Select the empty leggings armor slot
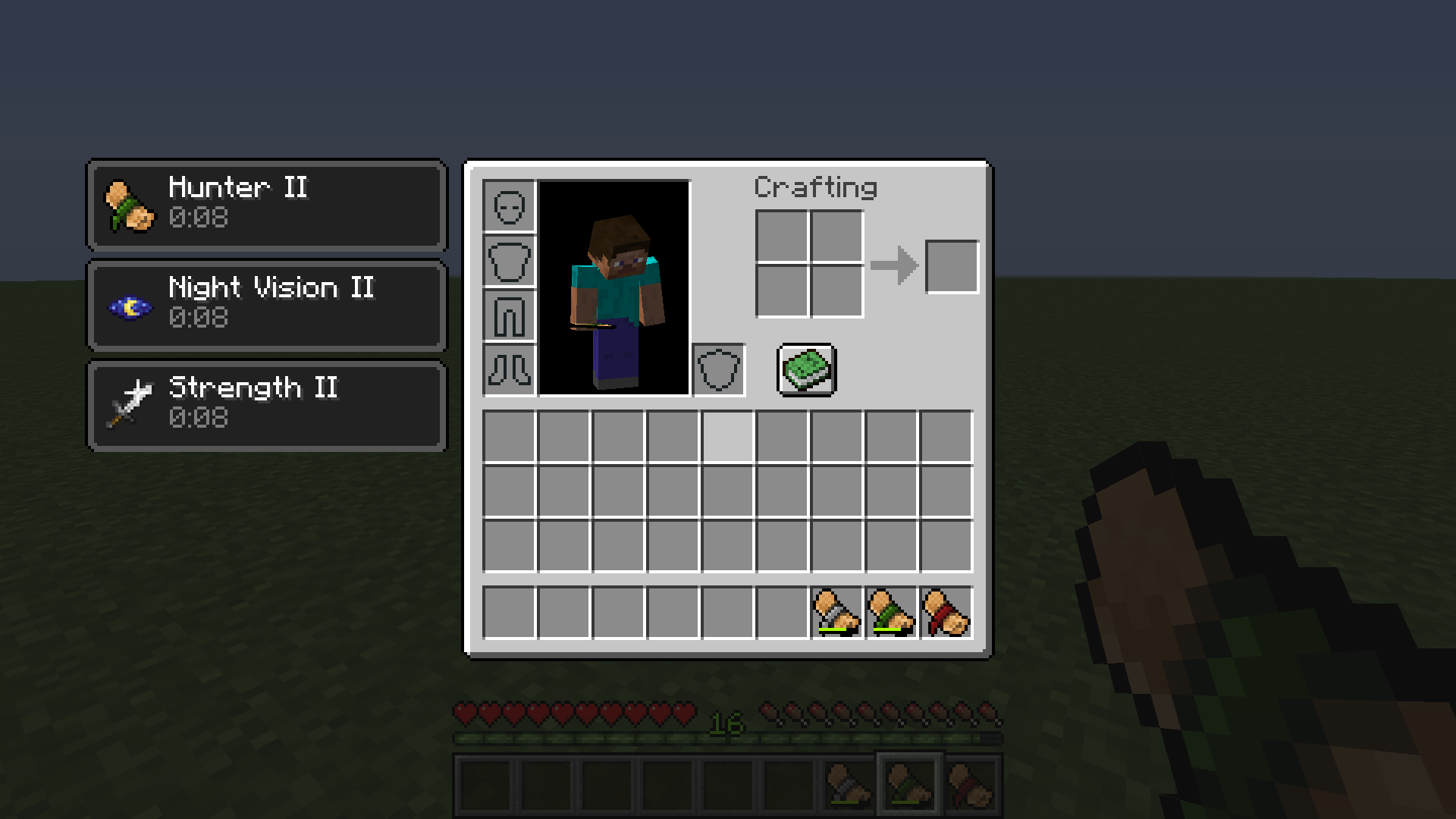 (x=508, y=315)
